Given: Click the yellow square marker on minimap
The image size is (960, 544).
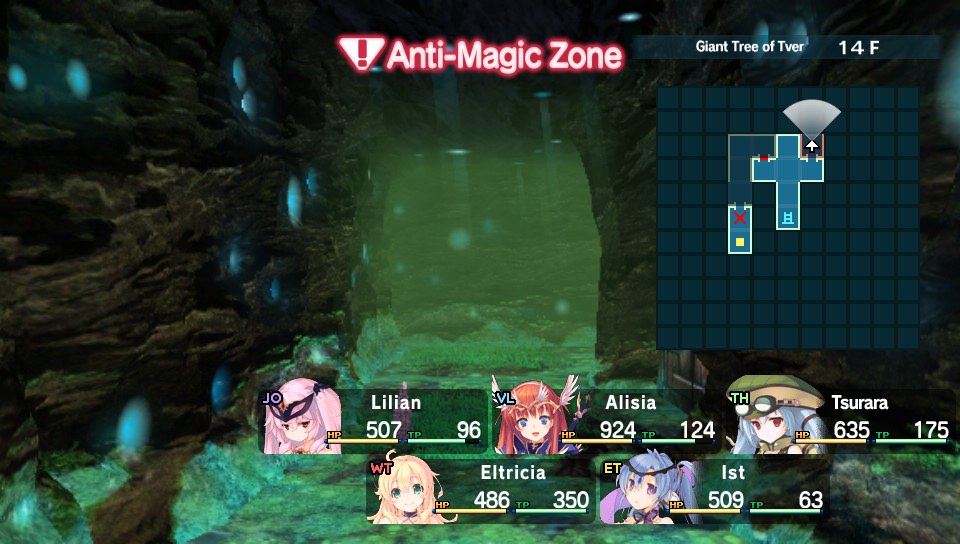Looking at the screenshot, I should click(740, 242).
